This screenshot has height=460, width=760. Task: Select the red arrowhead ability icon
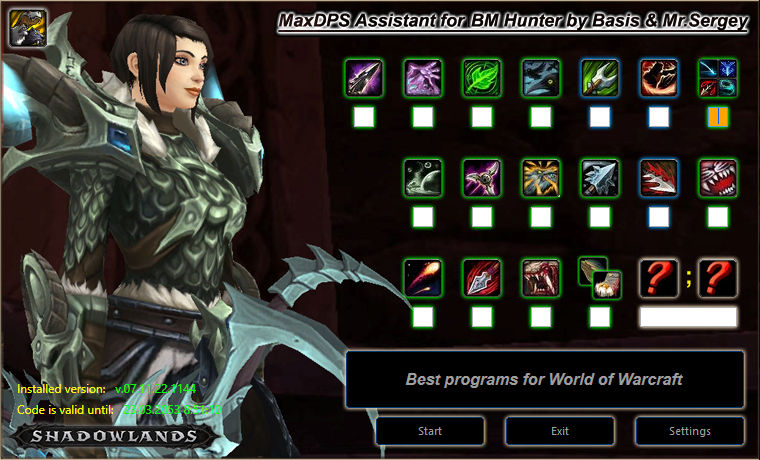point(482,277)
